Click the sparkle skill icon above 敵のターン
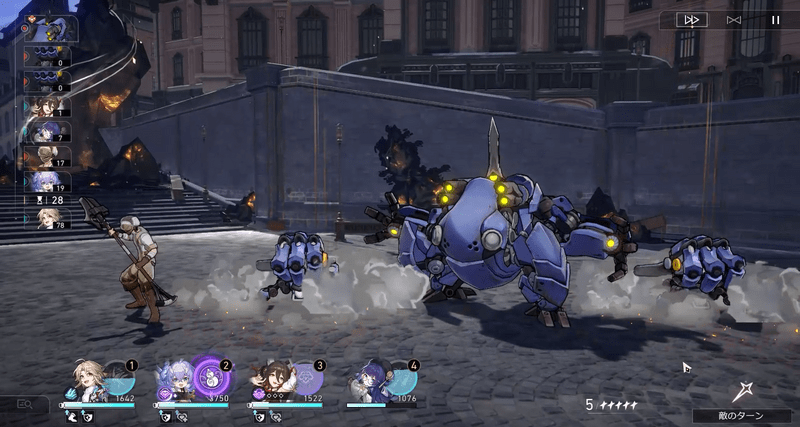Image resolution: width=800 pixels, height=427 pixels. [741, 391]
